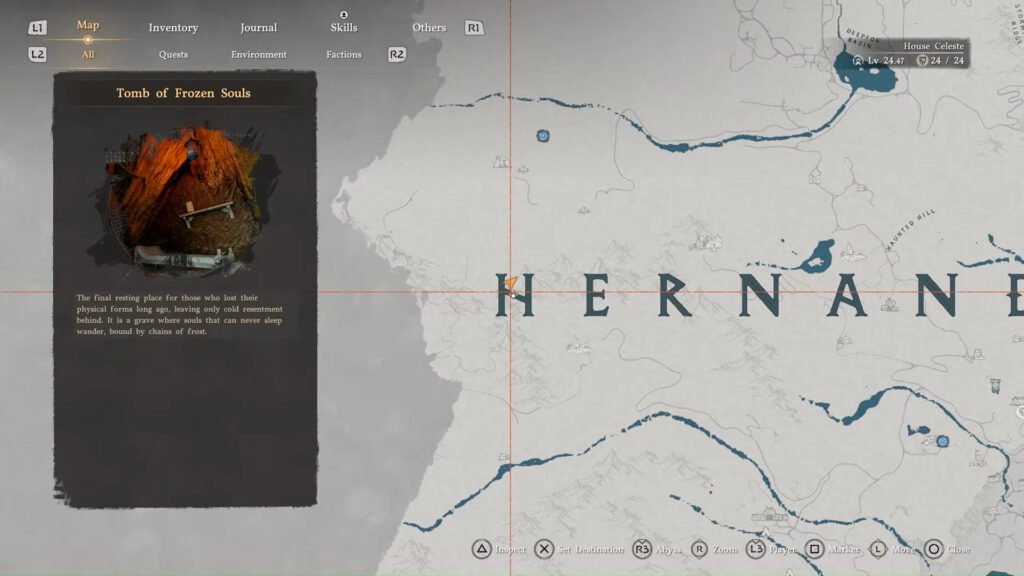Go to the Skills tab

[344, 28]
